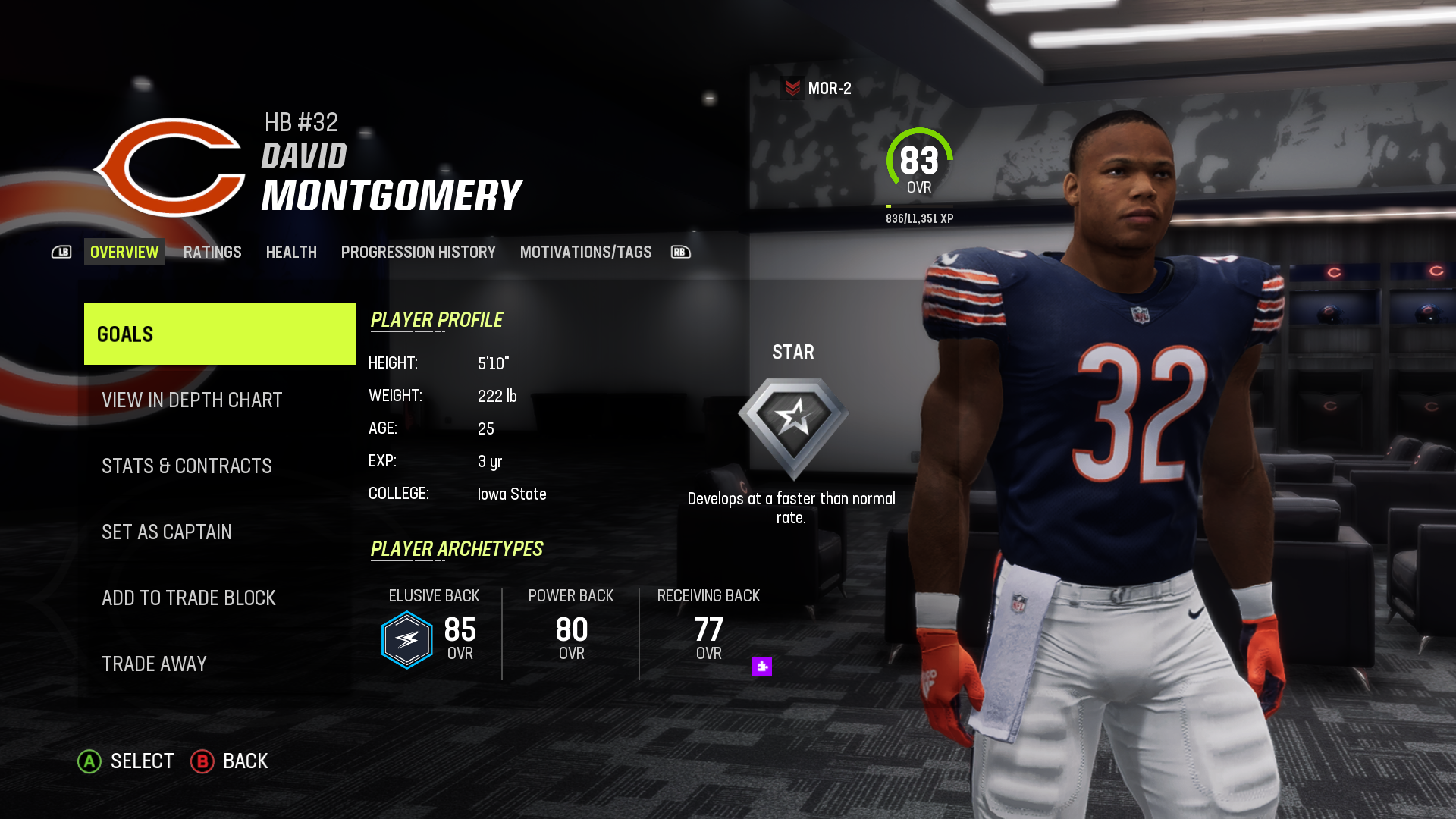Switch to the Health tab

[x=291, y=252]
